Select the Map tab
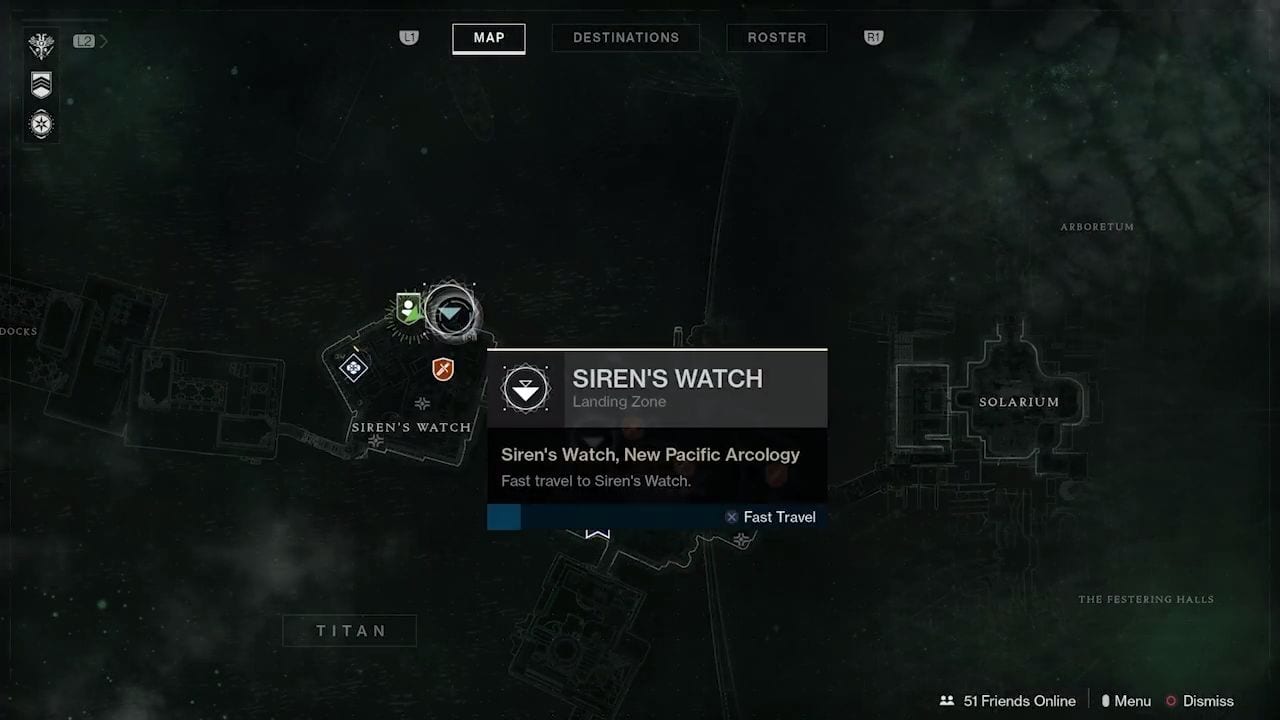Screen dimensions: 1280x720 coord(489,38)
